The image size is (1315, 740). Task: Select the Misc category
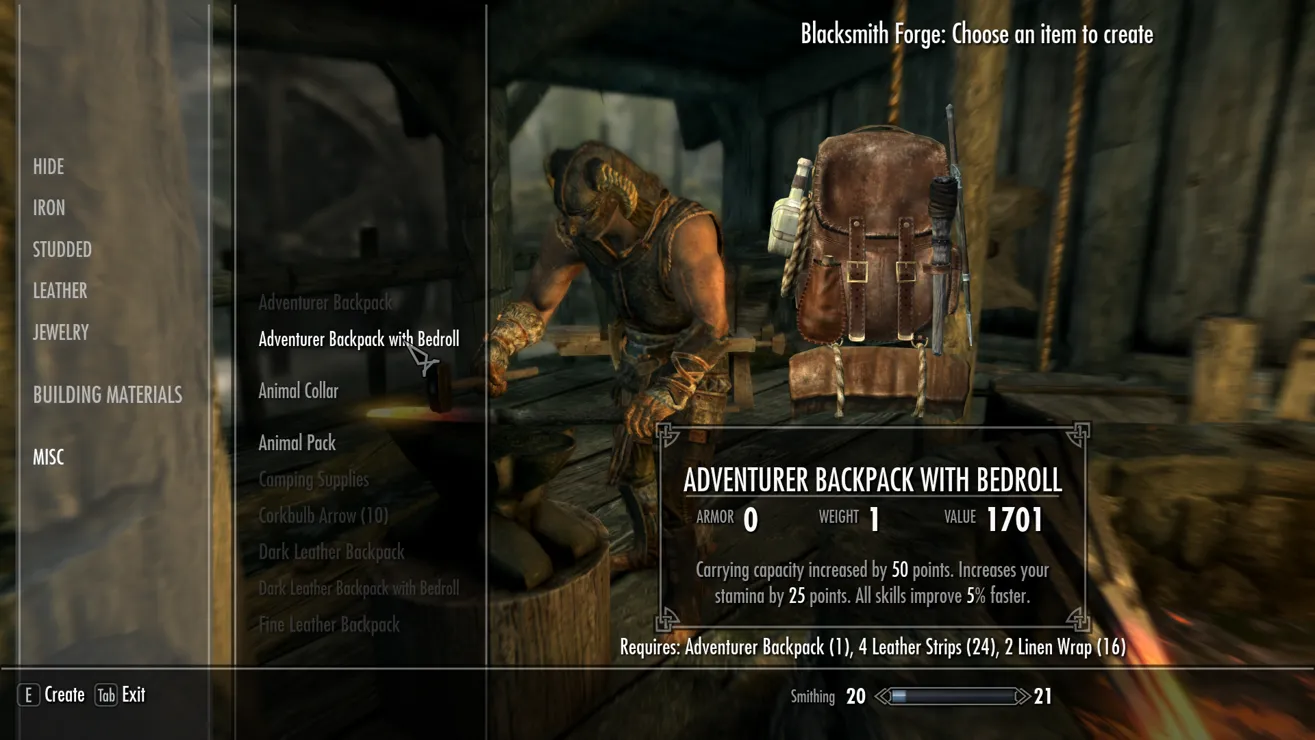point(48,457)
